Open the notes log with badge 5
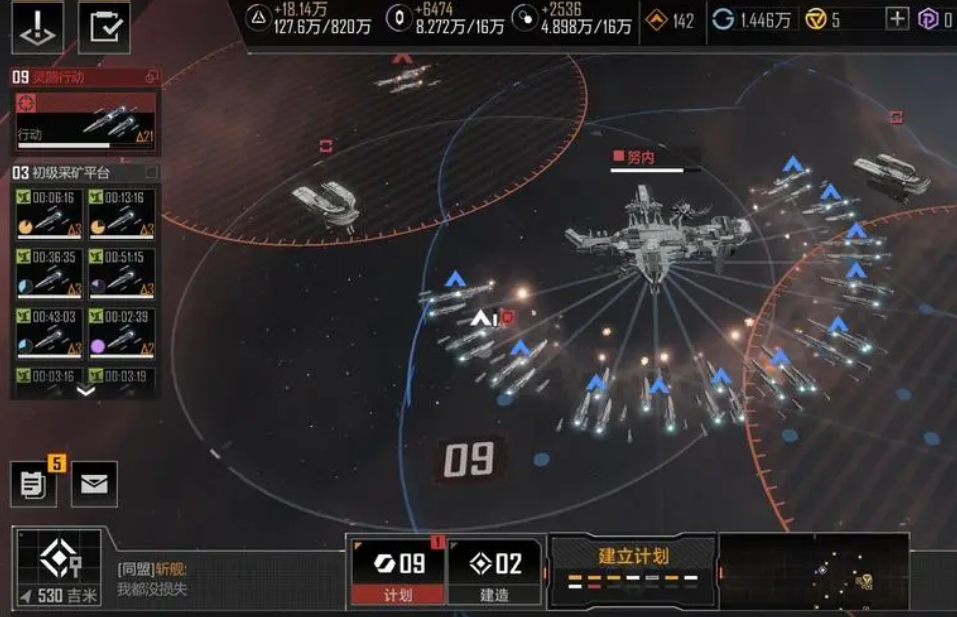Viewport: 957px width, 617px height. [33, 484]
